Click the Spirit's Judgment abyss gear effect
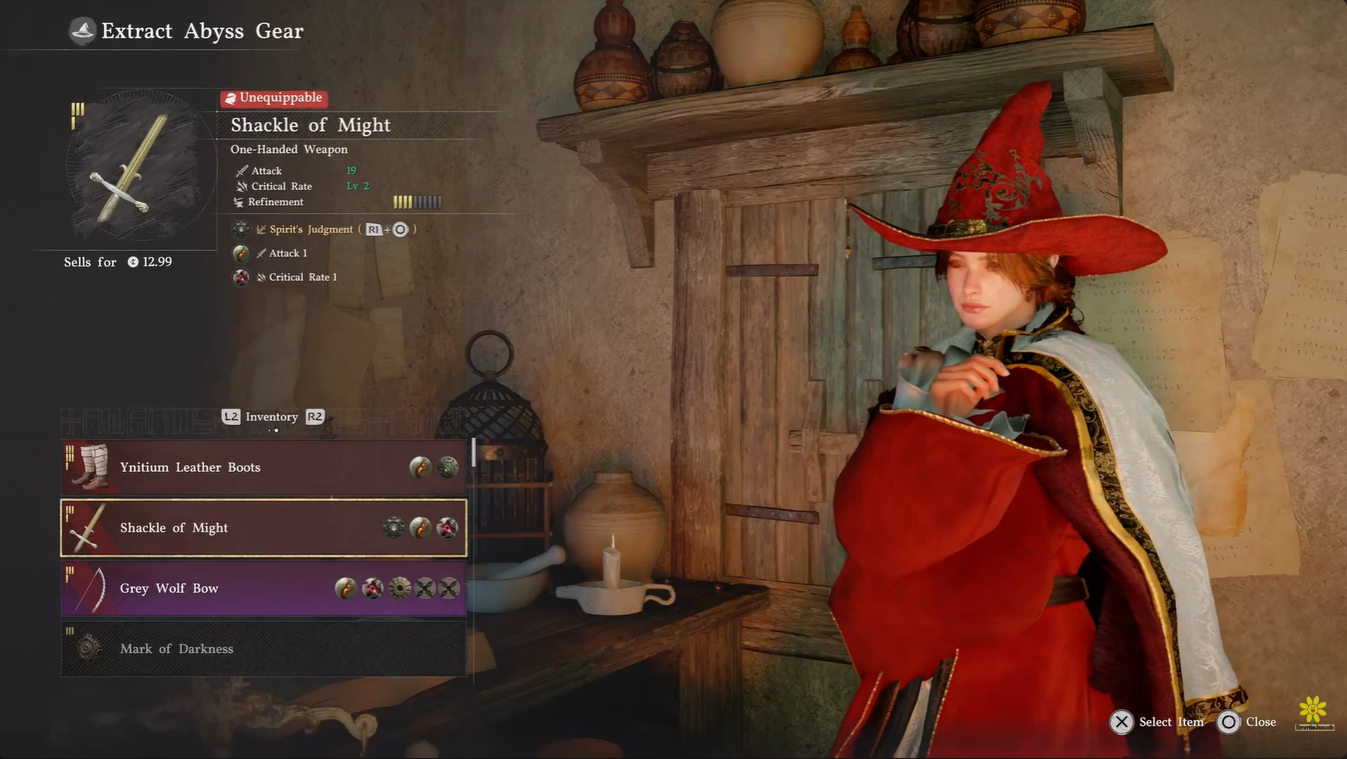The width and height of the screenshot is (1347, 759). click(x=310, y=229)
